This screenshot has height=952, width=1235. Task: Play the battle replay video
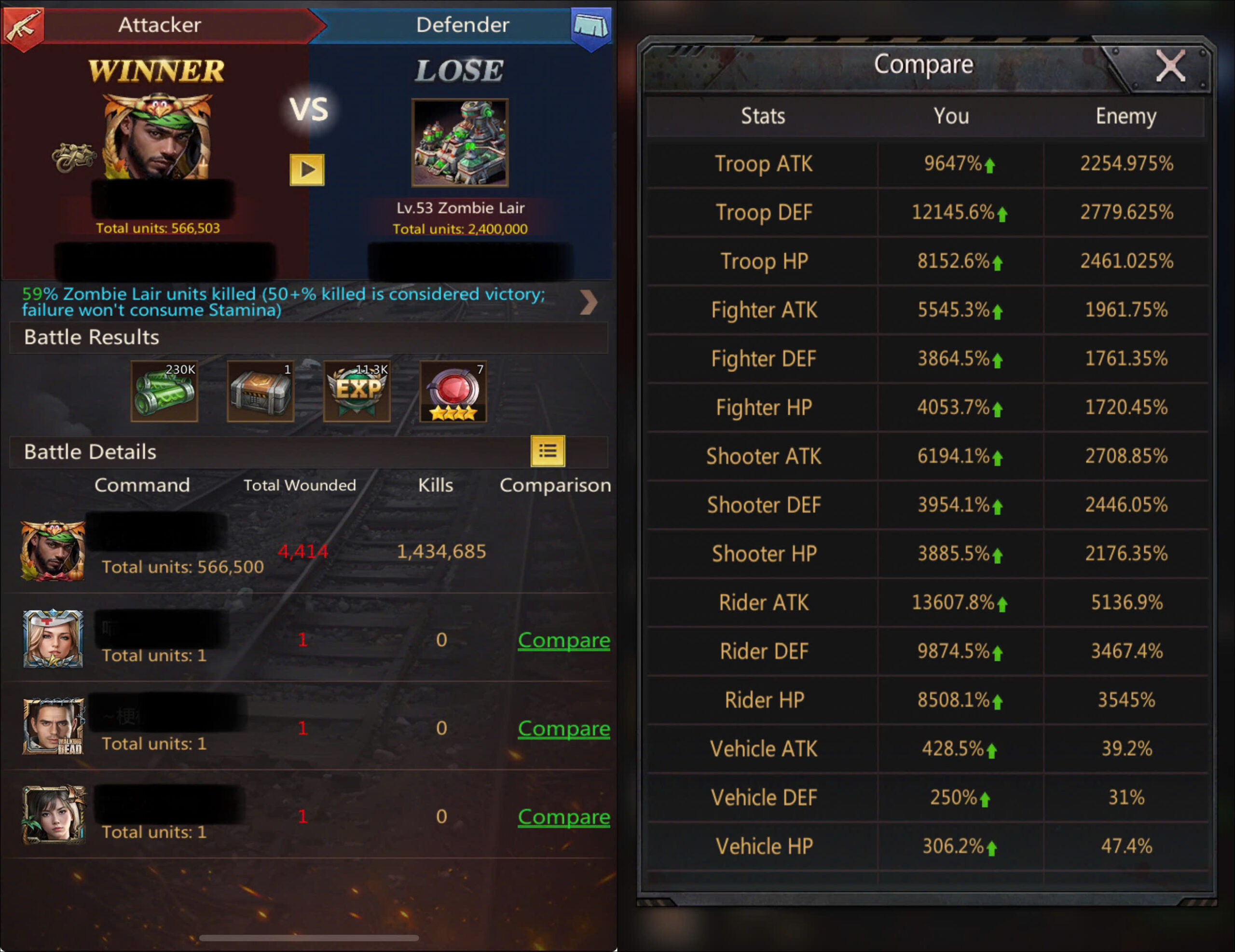click(x=307, y=170)
